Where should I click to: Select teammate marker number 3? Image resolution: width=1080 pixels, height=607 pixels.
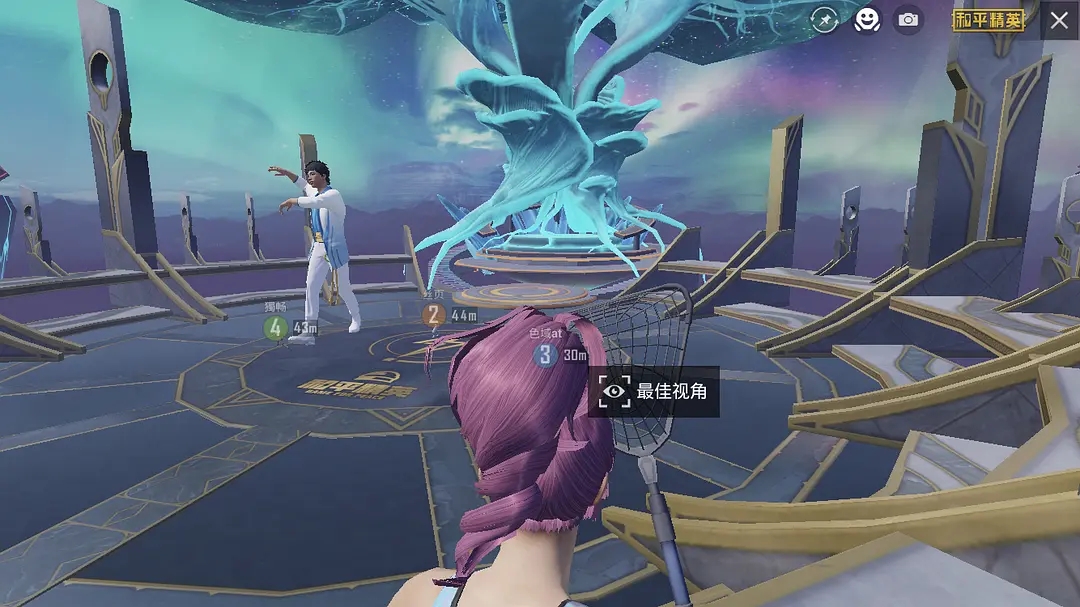point(545,355)
